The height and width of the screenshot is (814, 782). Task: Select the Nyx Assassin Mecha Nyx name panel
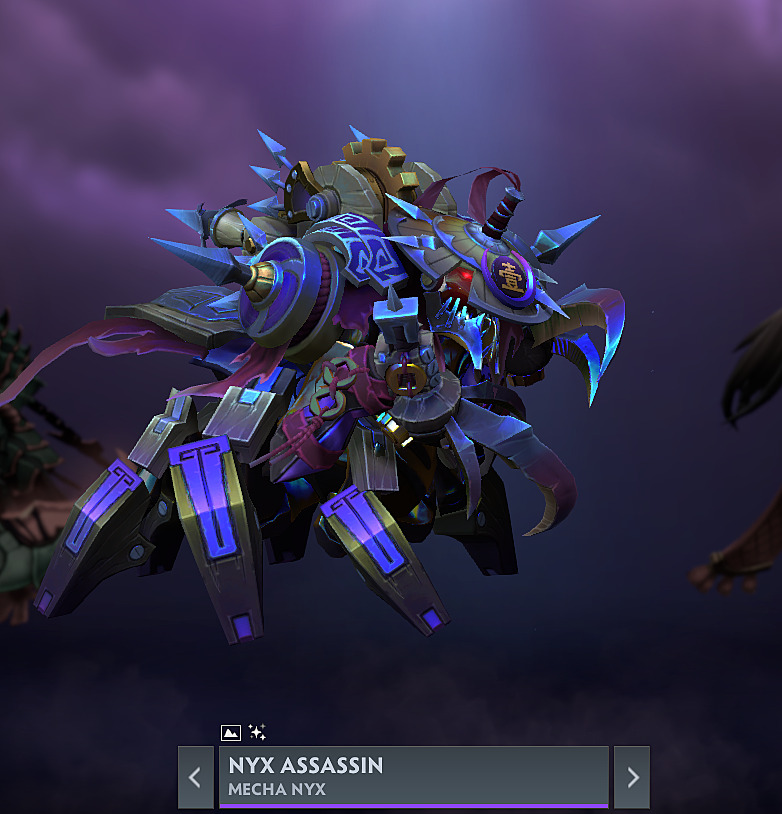[x=413, y=776]
